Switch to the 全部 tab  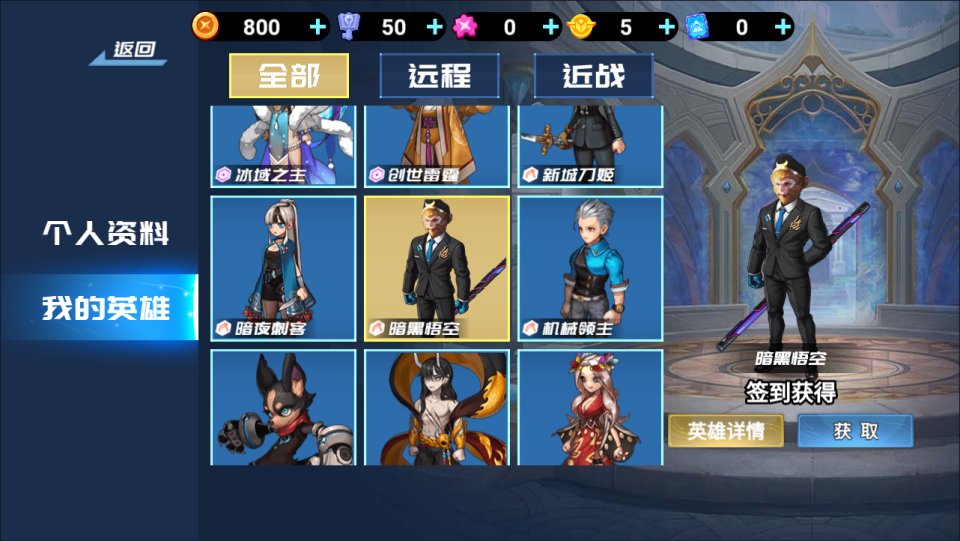tap(289, 75)
